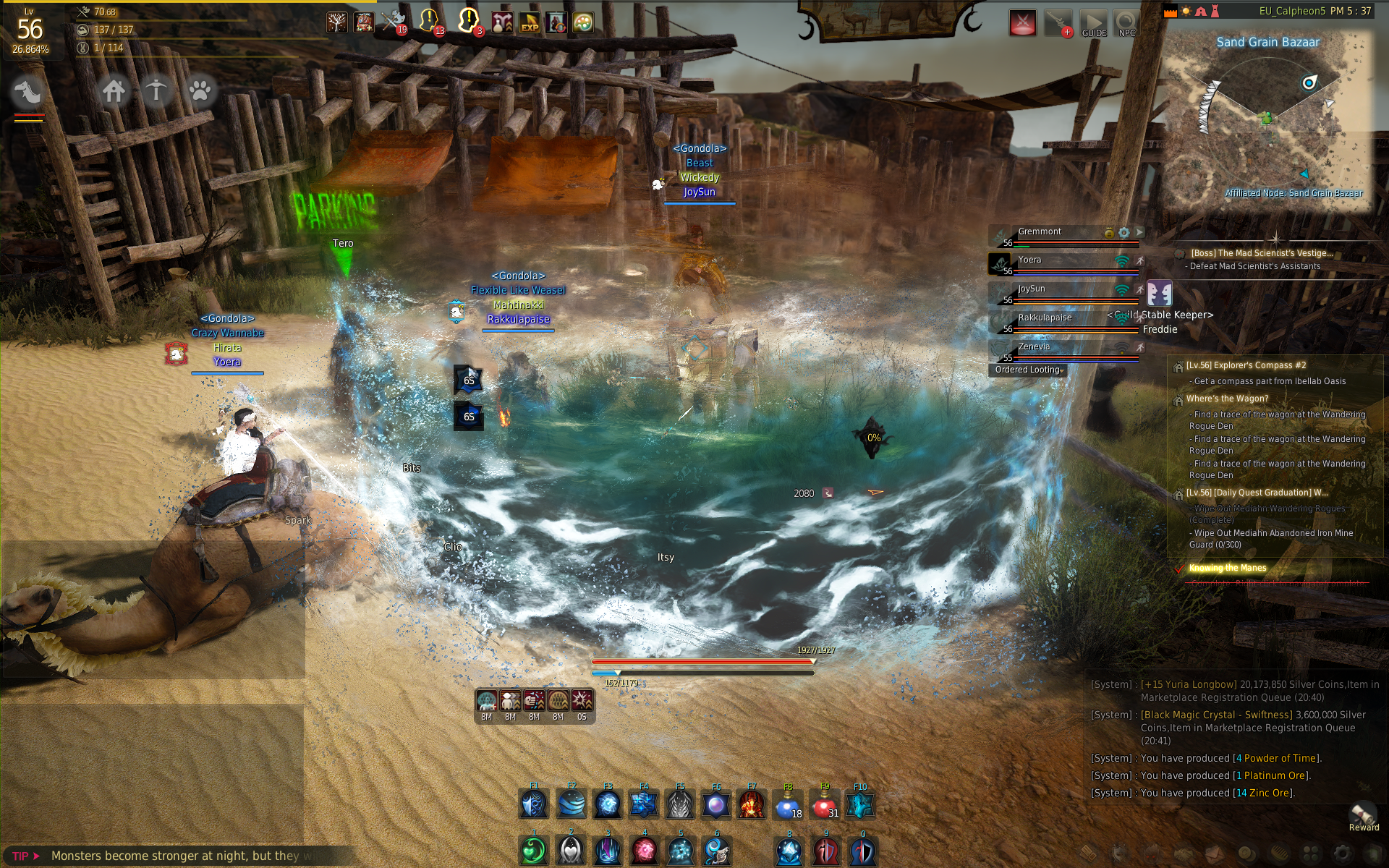Screen dimensions: 1389x868
Task: Open the color palette icon
Action: tap(583, 22)
